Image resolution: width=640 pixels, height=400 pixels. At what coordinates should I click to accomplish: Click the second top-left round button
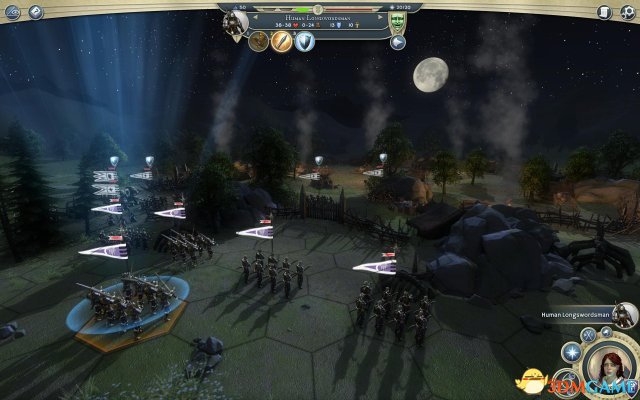pos(36,11)
